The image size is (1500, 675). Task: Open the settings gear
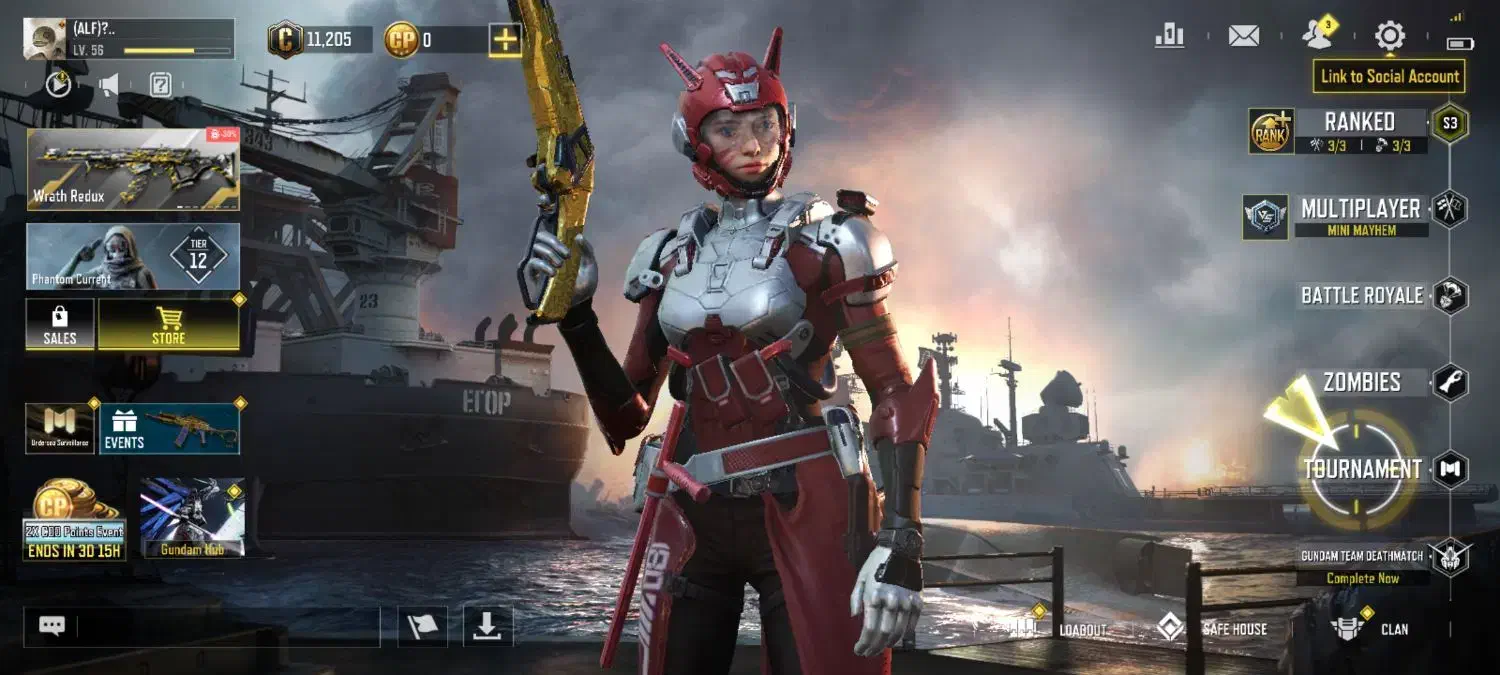(x=1389, y=36)
